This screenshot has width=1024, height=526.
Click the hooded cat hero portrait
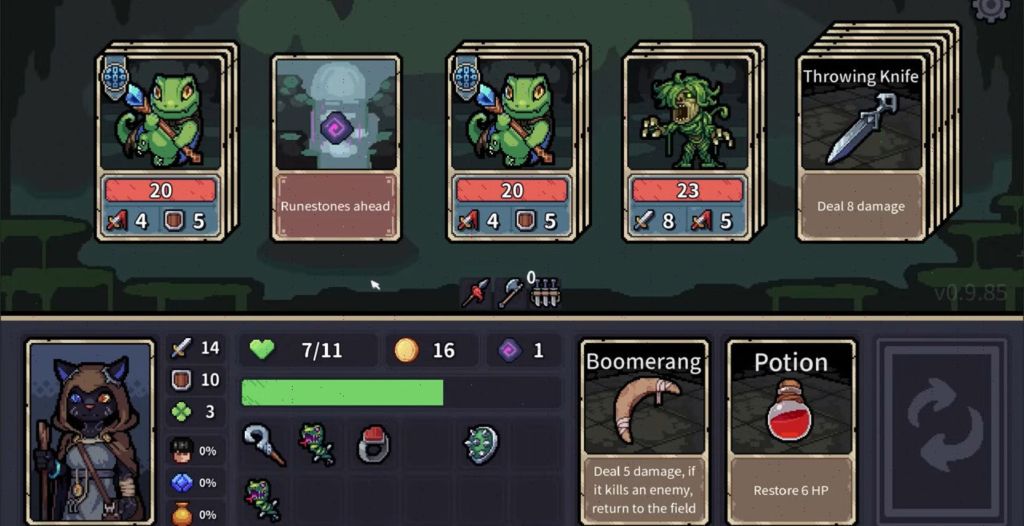91,432
